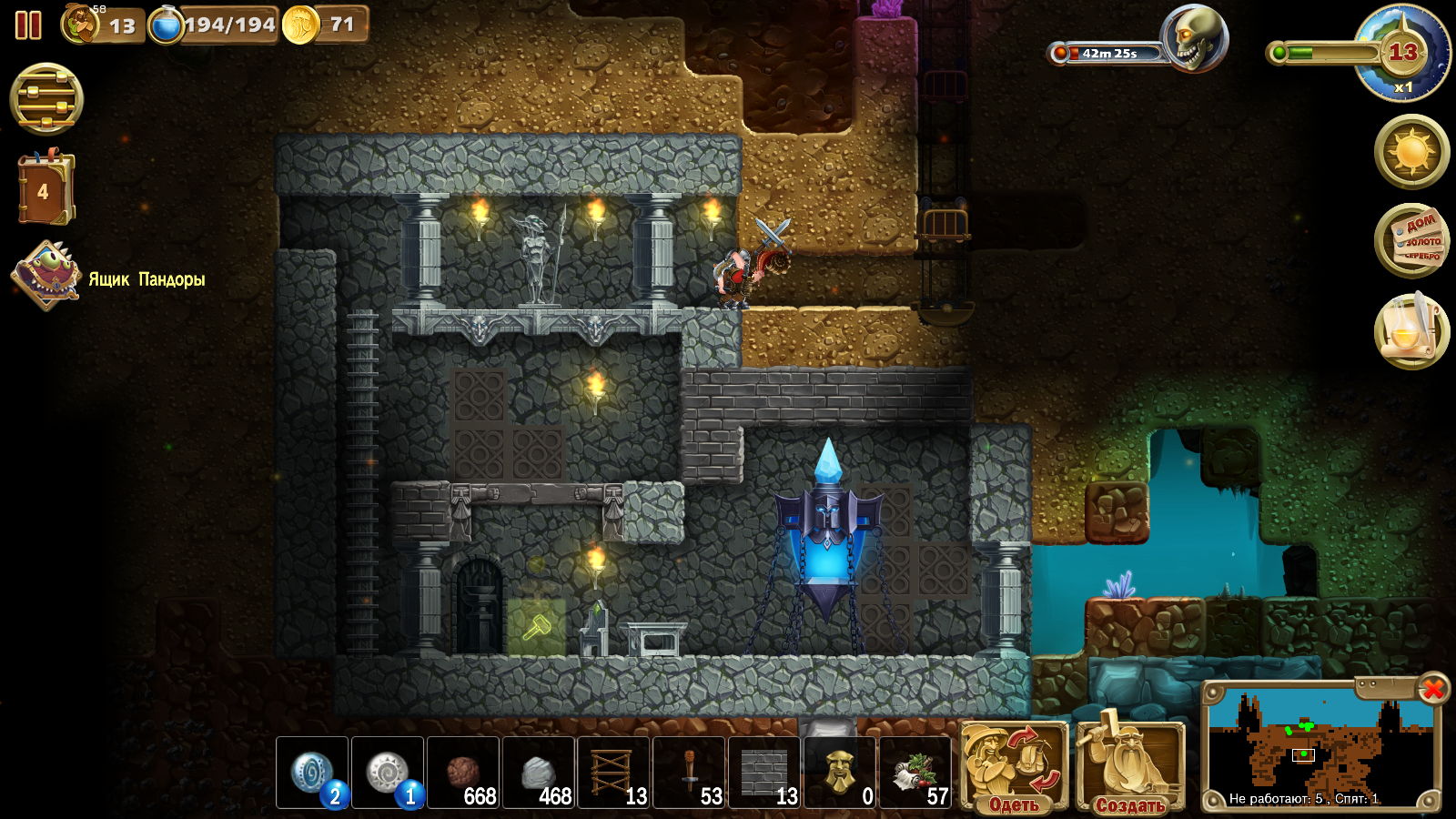
Task: Select the blue spiral rune spell slot
Action: point(312,773)
